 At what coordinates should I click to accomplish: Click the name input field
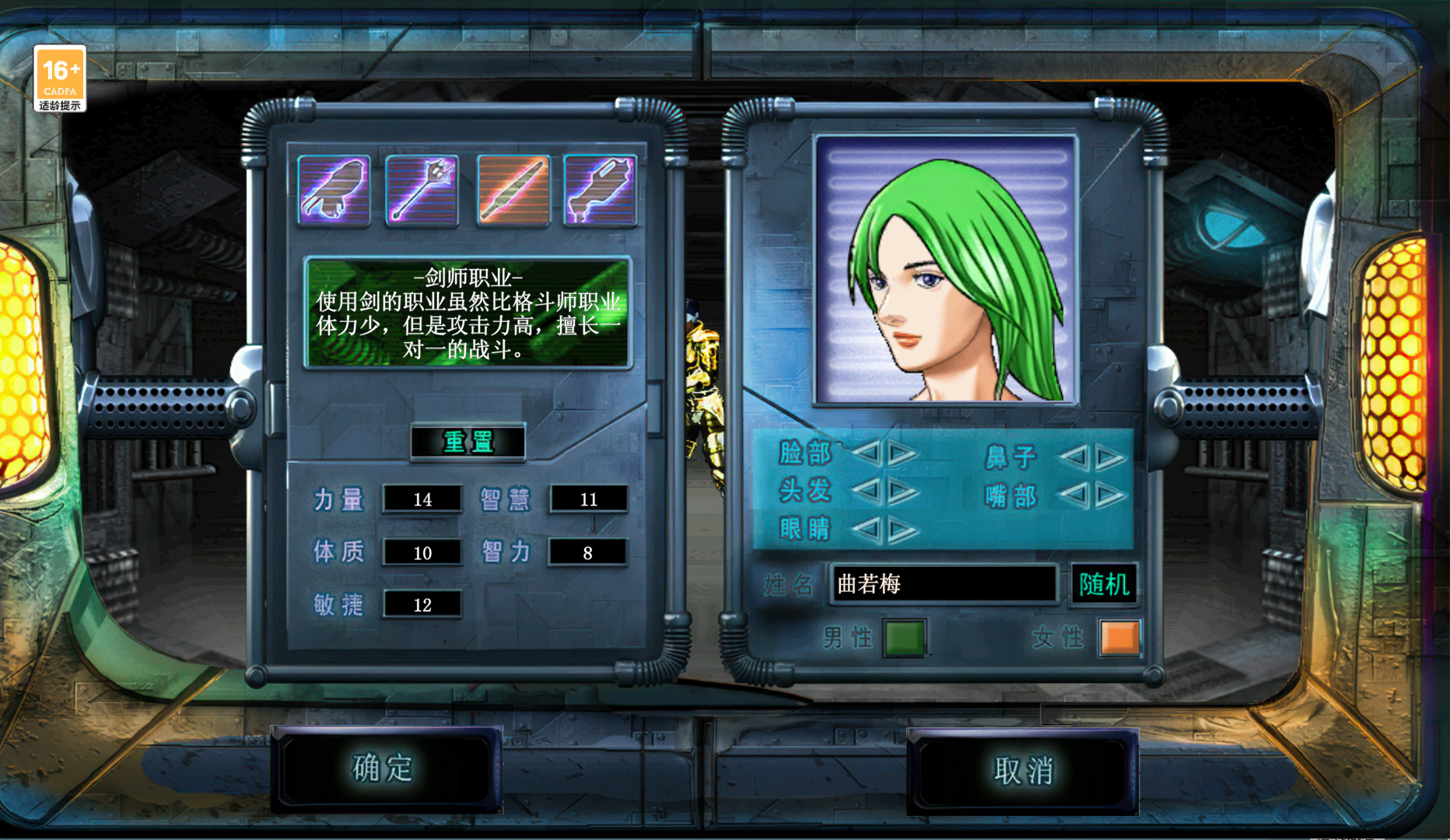coord(944,583)
